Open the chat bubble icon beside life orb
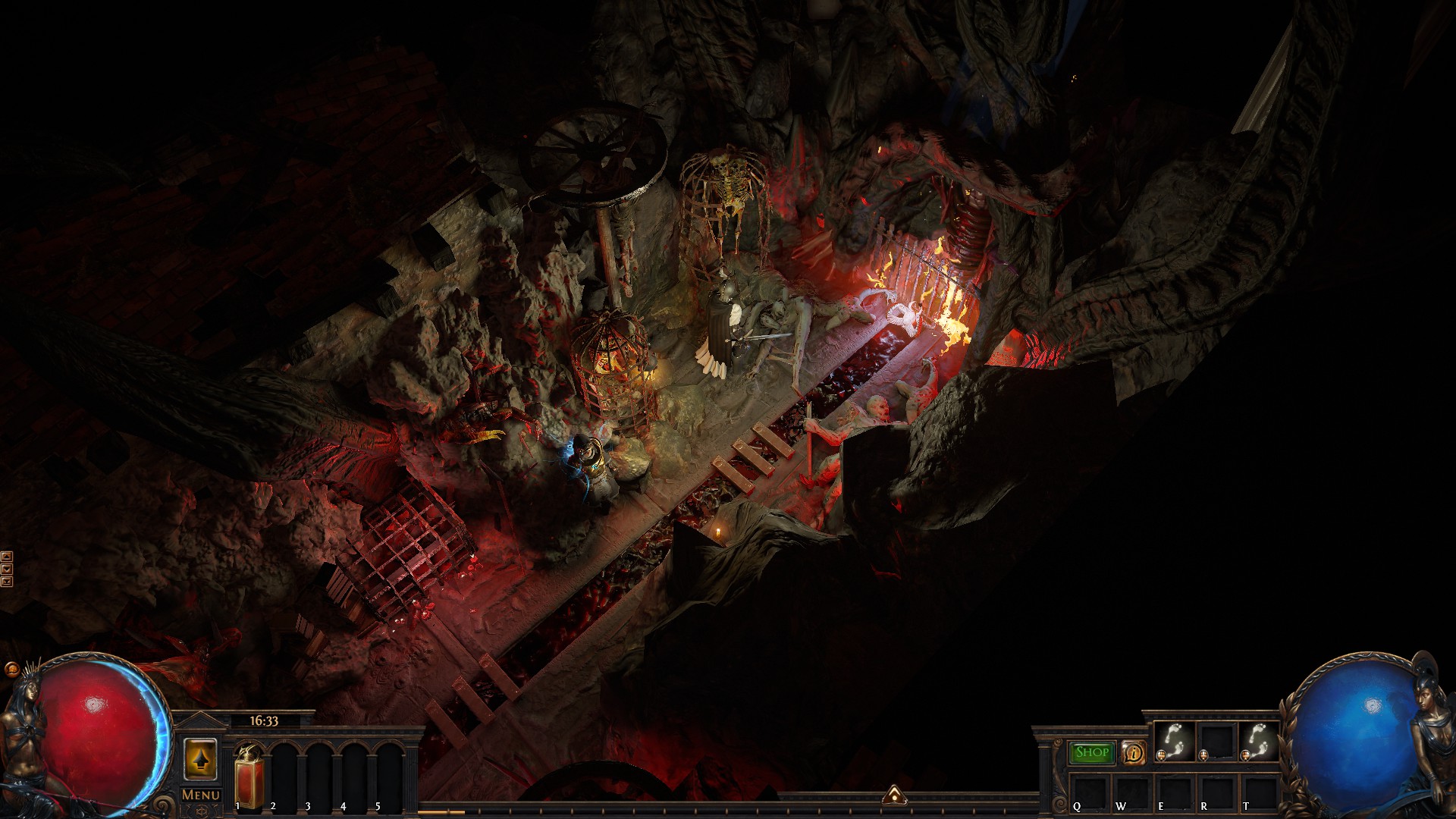Viewport: 1456px width, 819px height. [11, 670]
